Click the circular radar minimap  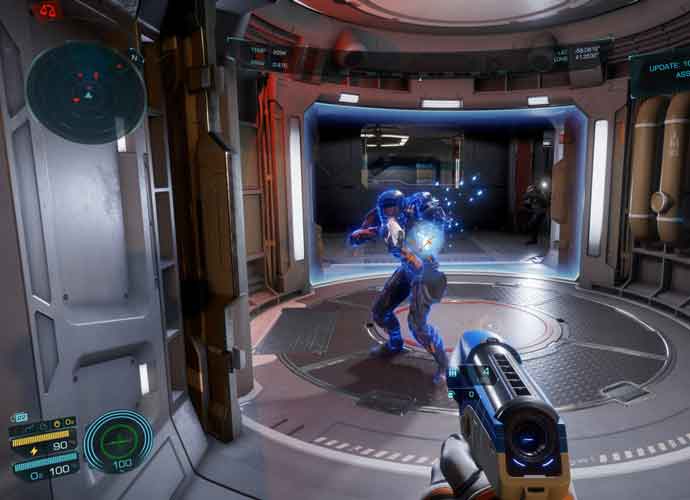86,92
